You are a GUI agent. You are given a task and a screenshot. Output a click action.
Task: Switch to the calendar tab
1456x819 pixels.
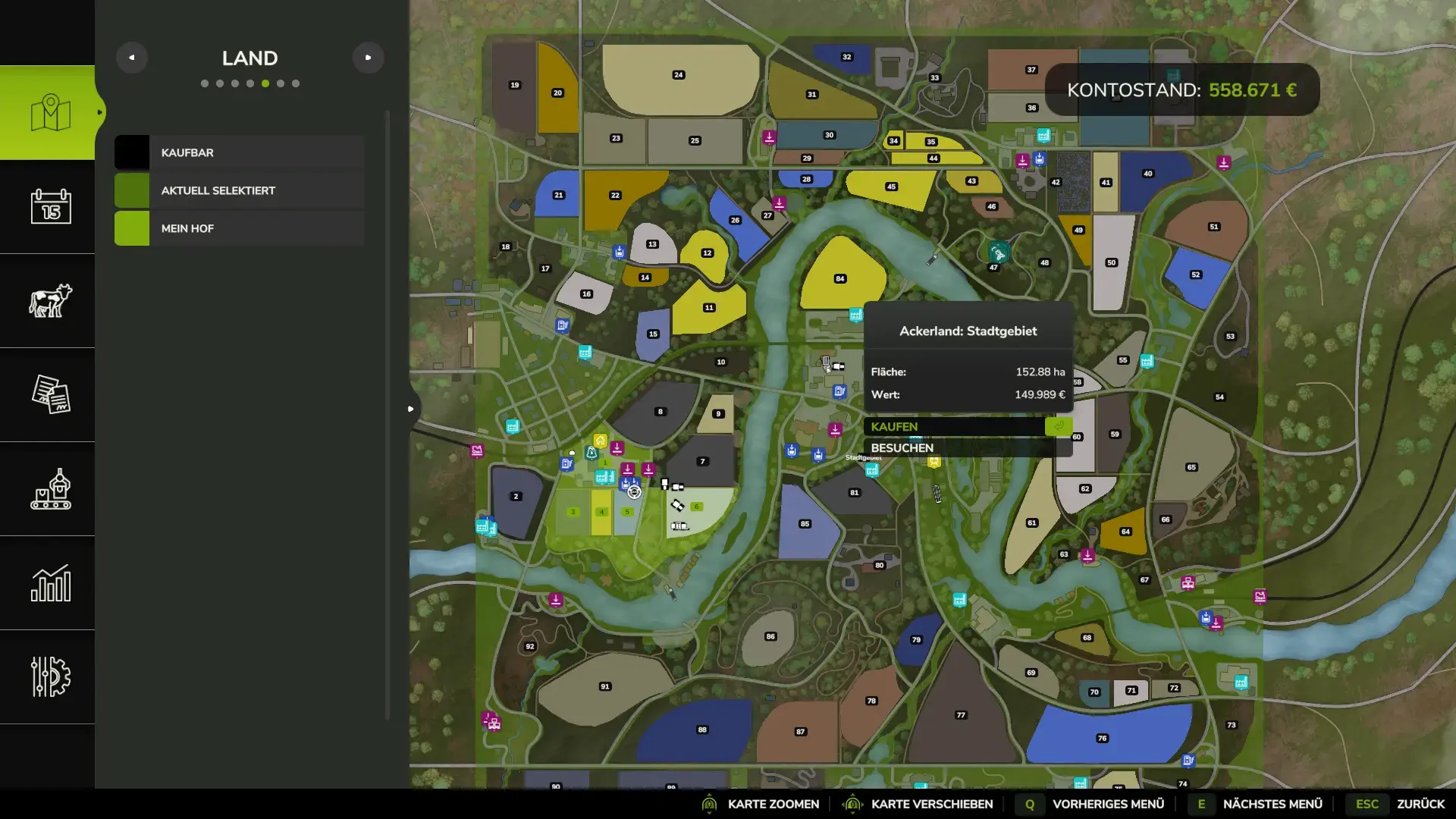click(x=50, y=206)
